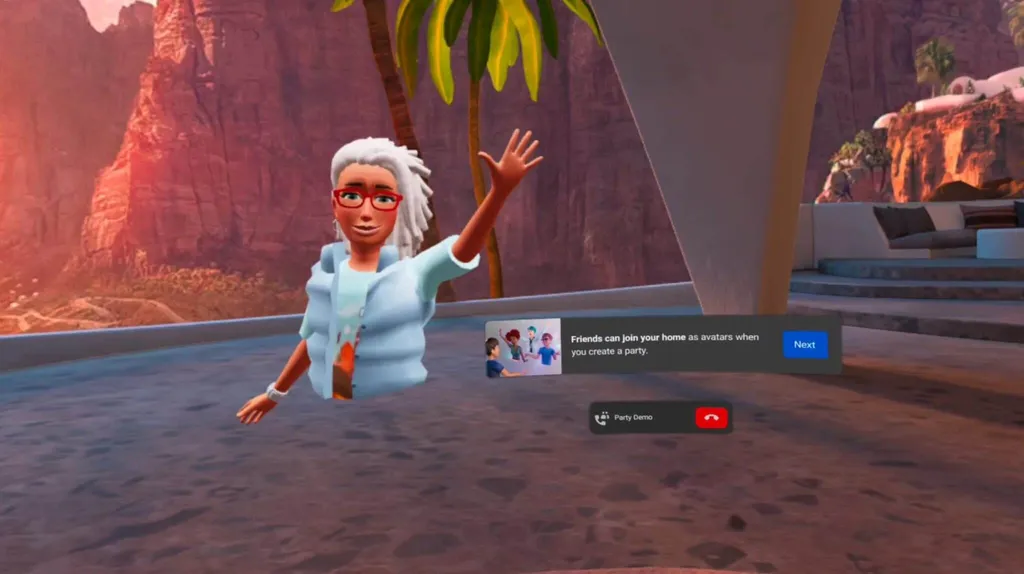Select the avatars party thumbnail
This screenshot has height=574, width=1024.
coord(523,347)
